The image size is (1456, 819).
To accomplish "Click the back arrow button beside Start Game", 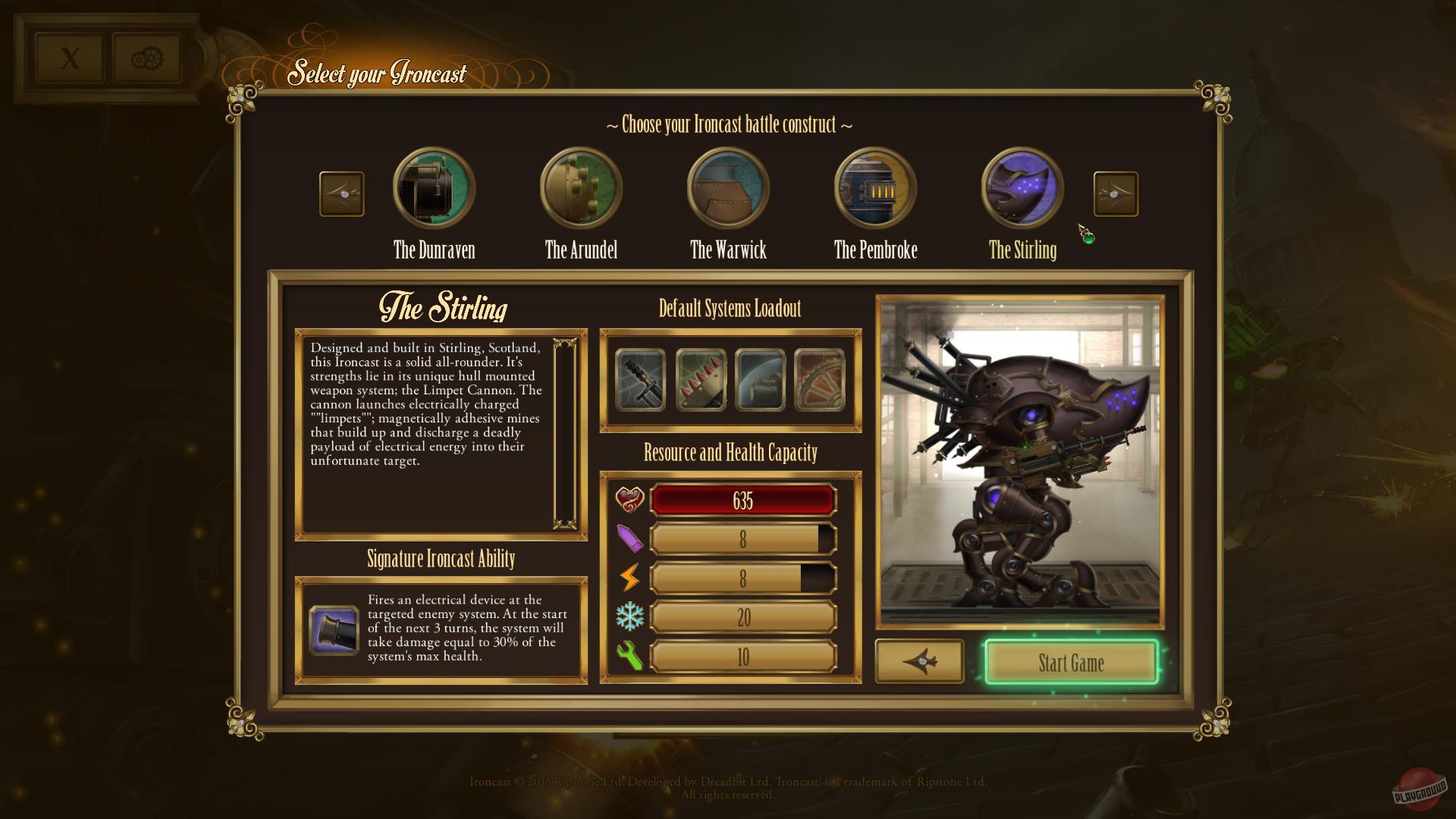I will (919, 662).
